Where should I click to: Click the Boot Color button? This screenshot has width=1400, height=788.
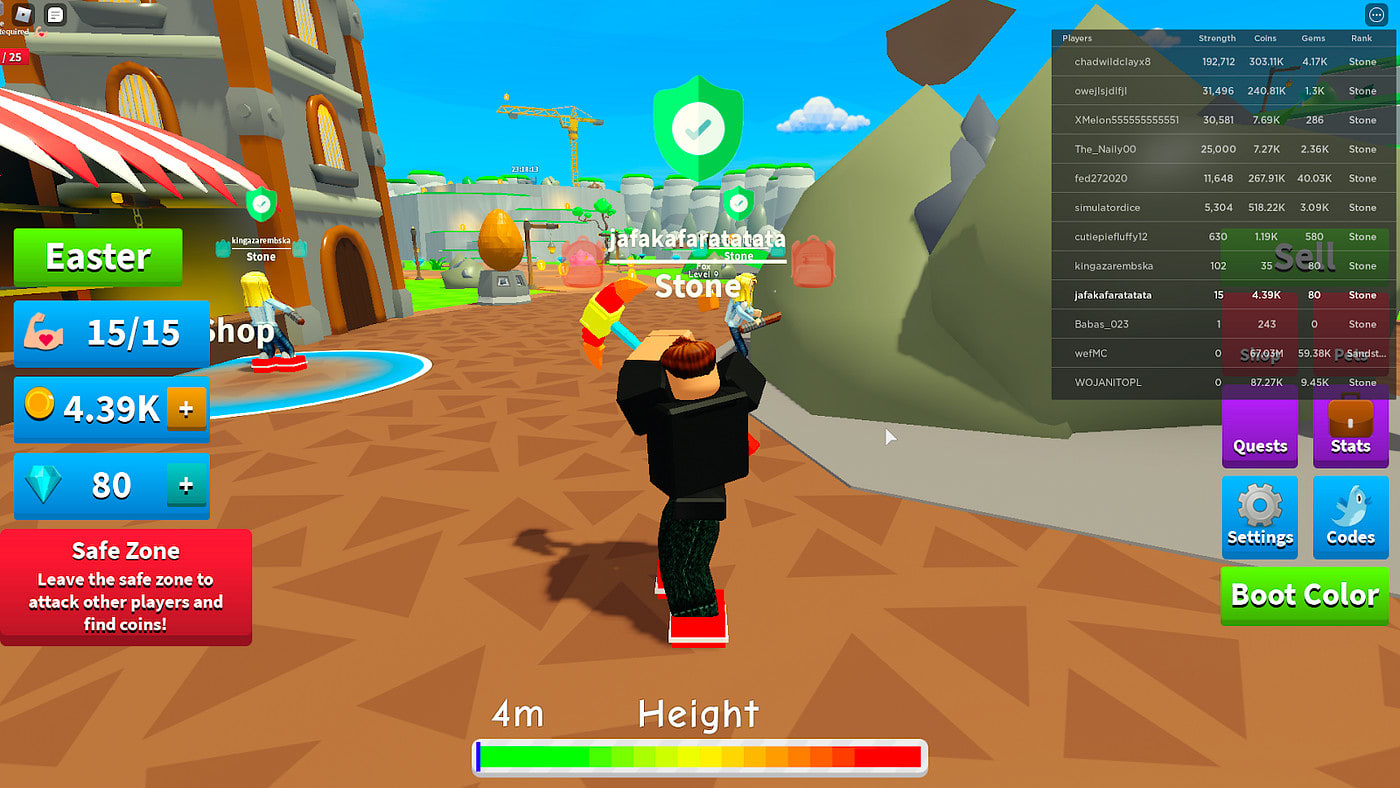tap(1305, 596)
